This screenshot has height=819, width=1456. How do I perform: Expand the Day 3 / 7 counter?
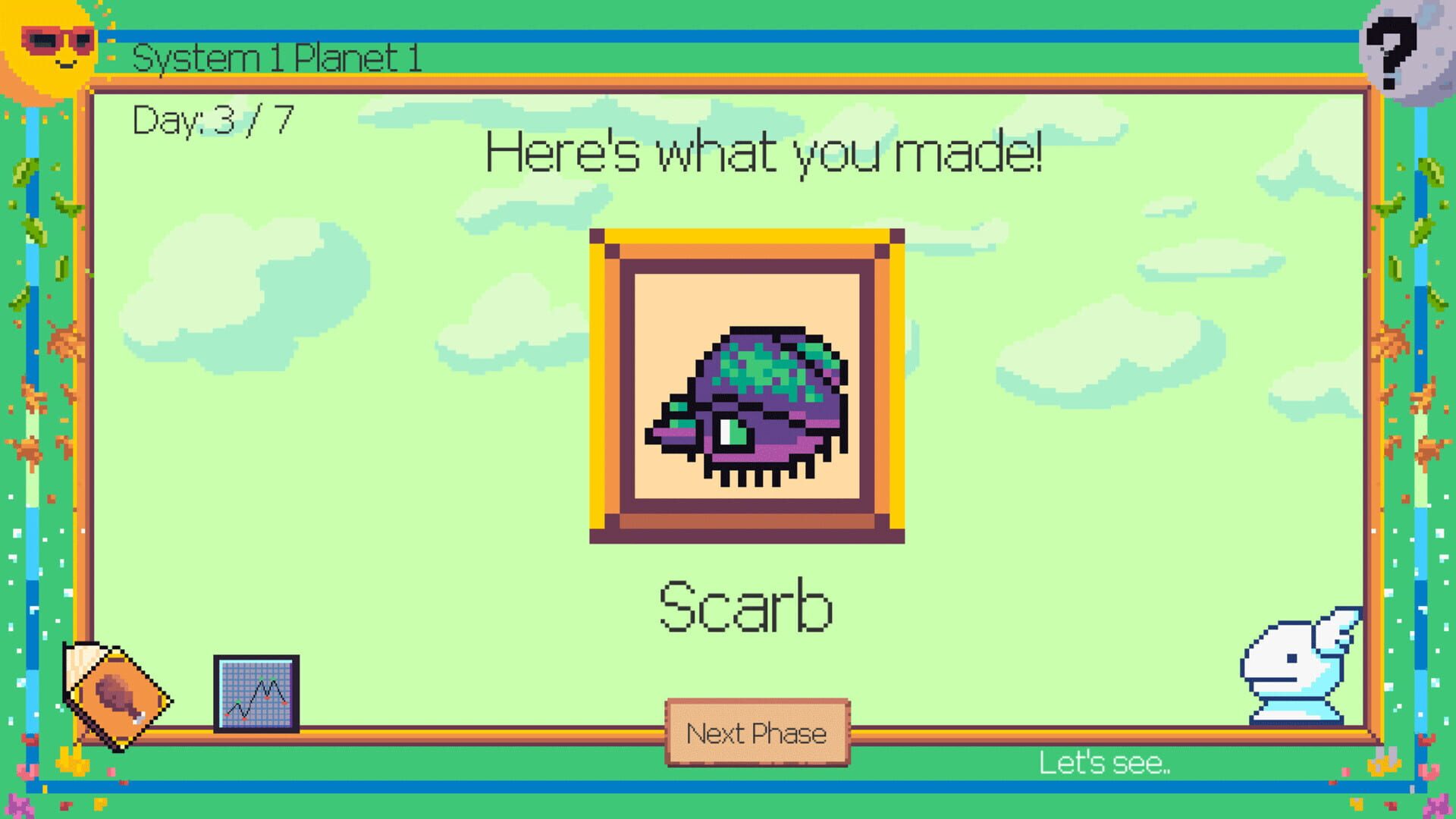212,118
